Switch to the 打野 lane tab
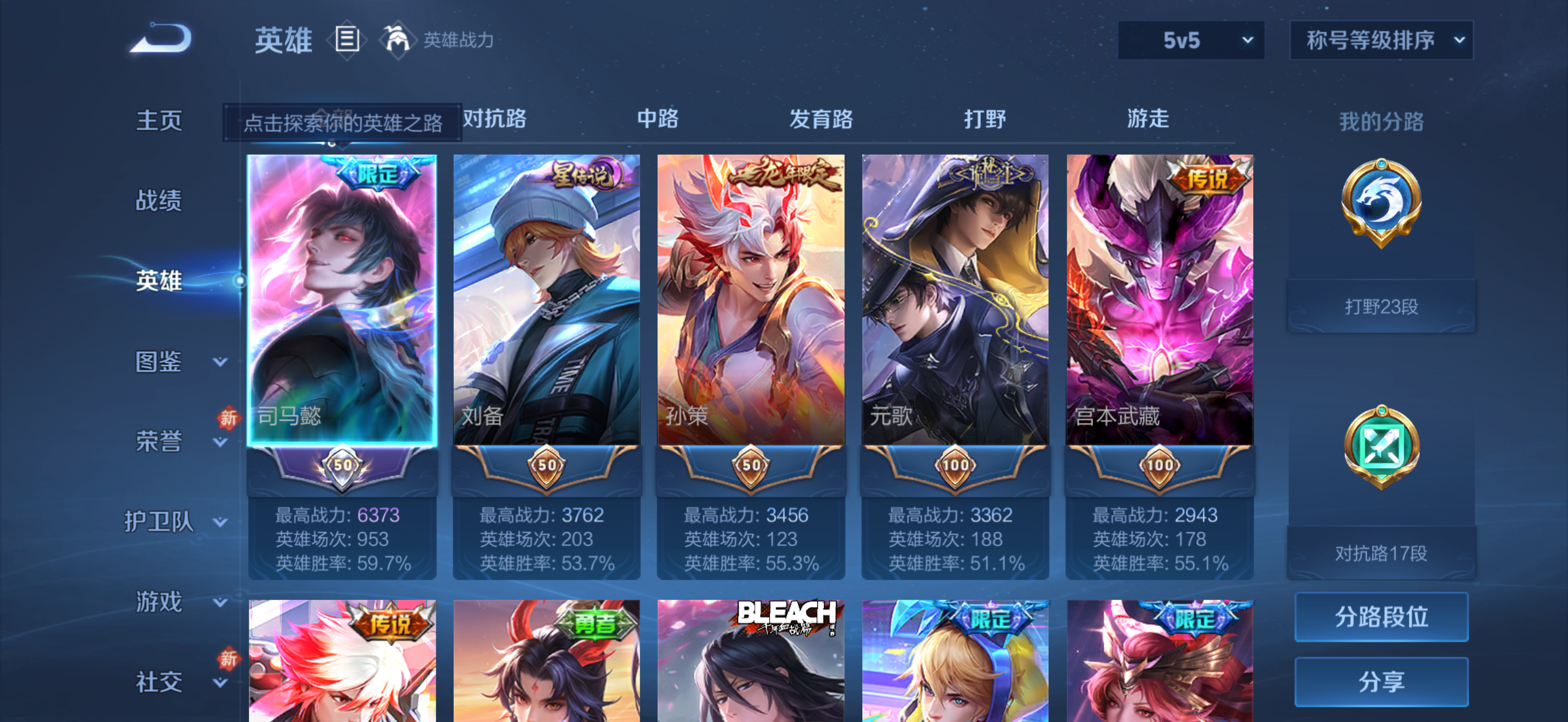Screen dimensions: 1568x722 pos(984,120)
